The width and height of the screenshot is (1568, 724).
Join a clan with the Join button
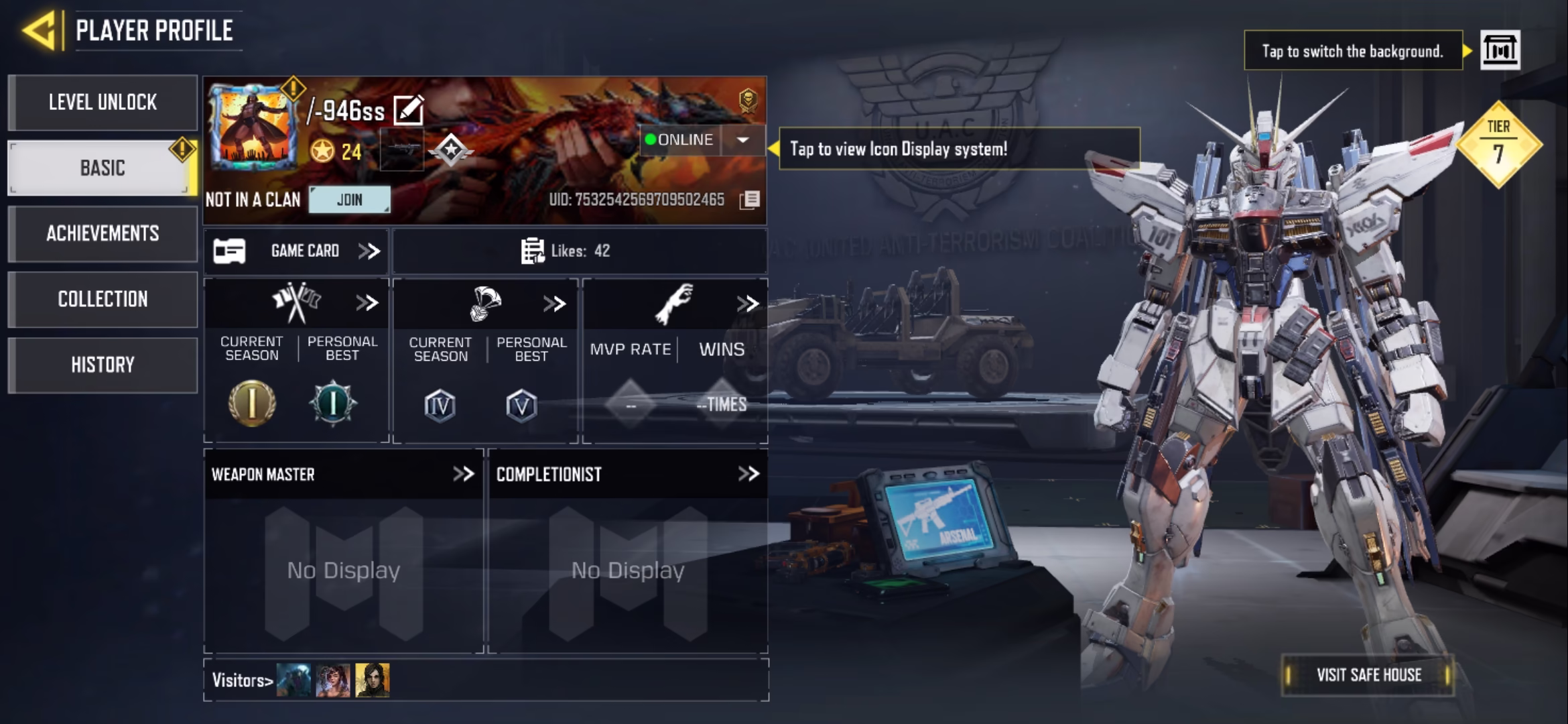click(x=349, y=200)
